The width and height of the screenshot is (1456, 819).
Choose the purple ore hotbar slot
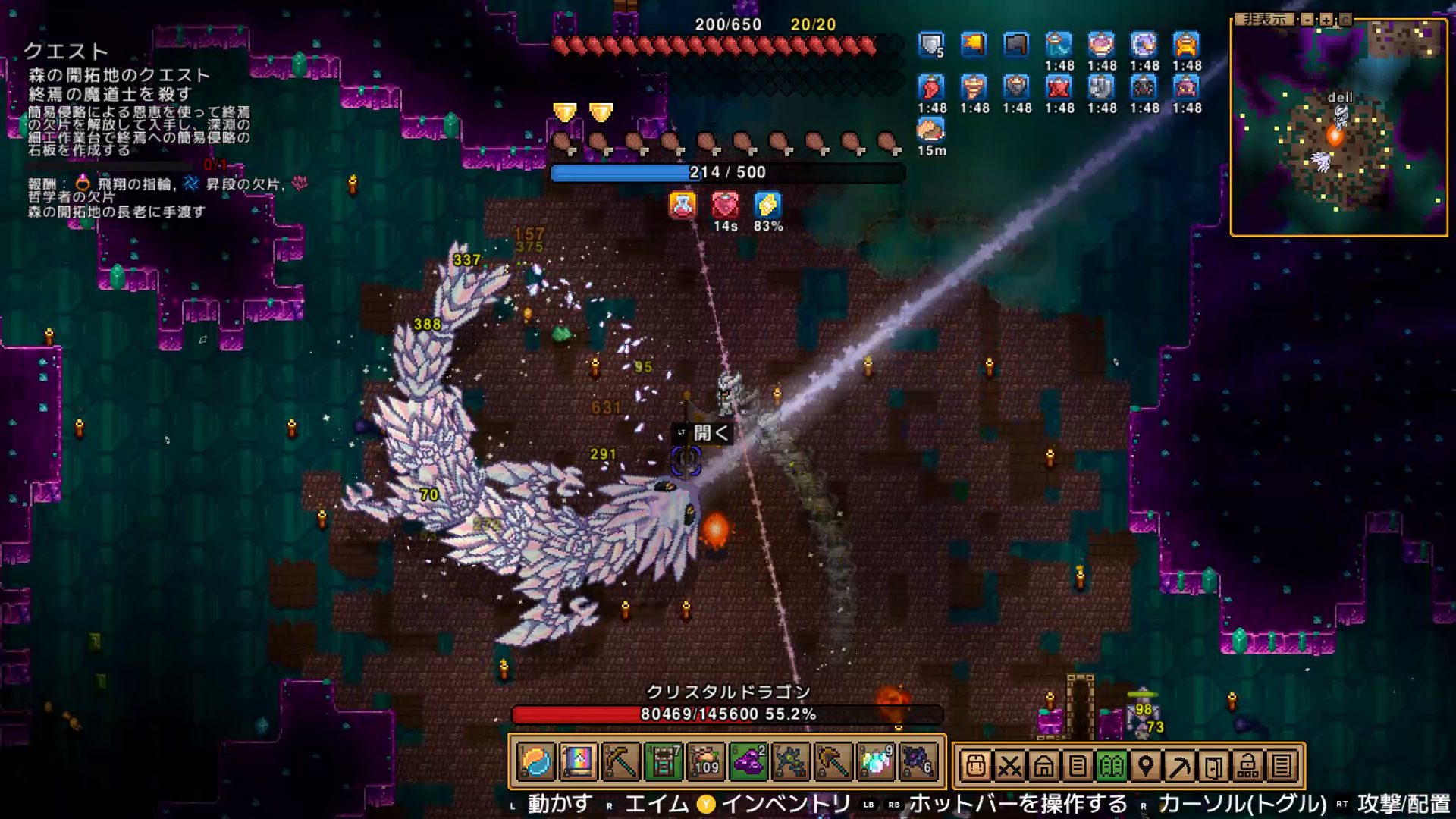point(748,762)
